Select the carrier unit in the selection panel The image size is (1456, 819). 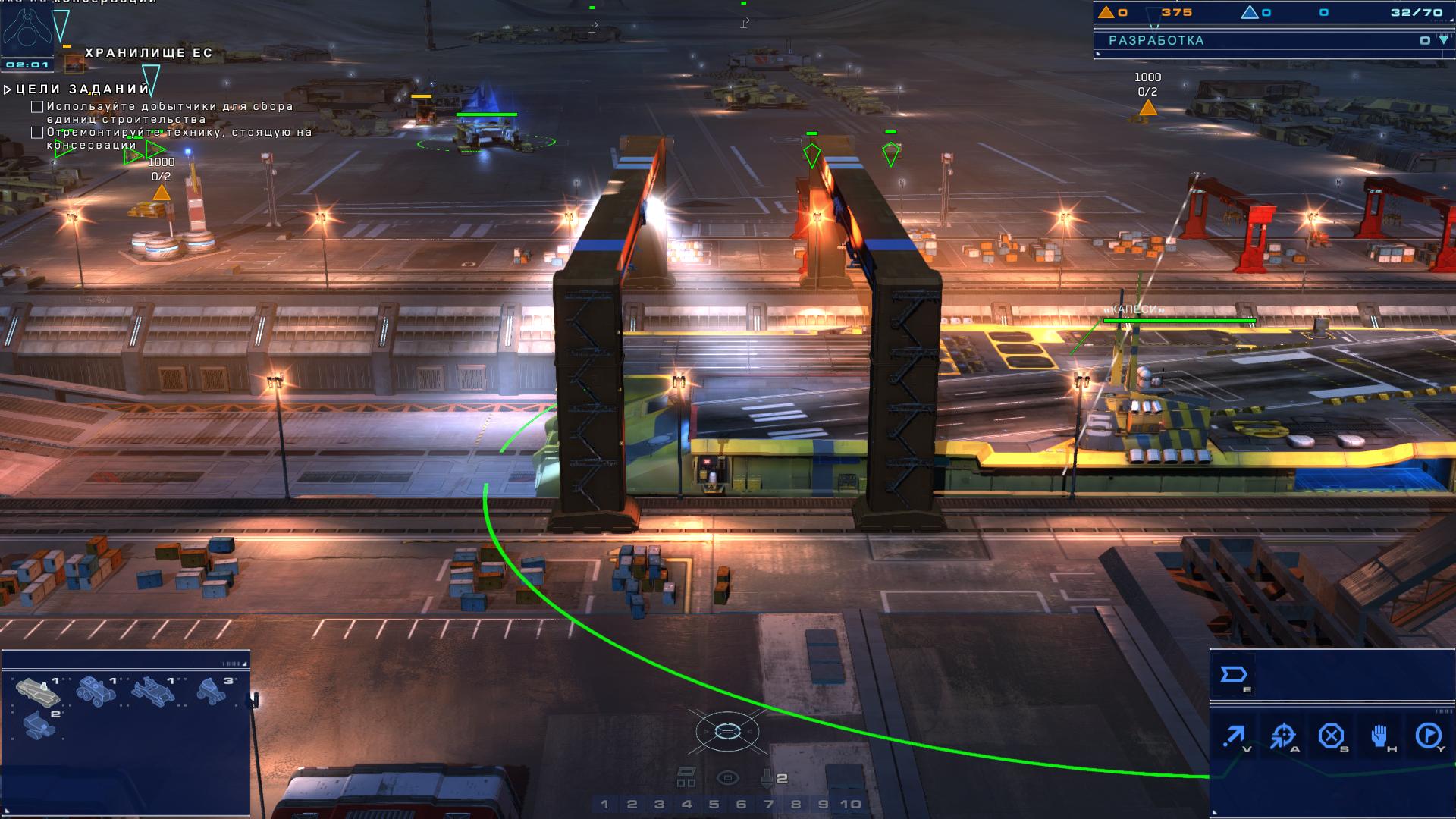[39, 692]
